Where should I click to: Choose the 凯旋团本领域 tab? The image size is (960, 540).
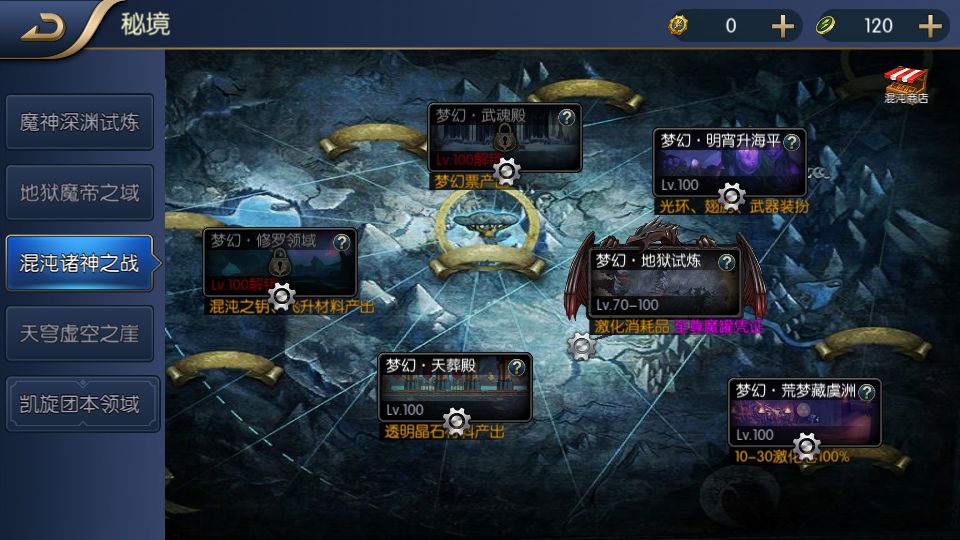[x=80, y=404]
